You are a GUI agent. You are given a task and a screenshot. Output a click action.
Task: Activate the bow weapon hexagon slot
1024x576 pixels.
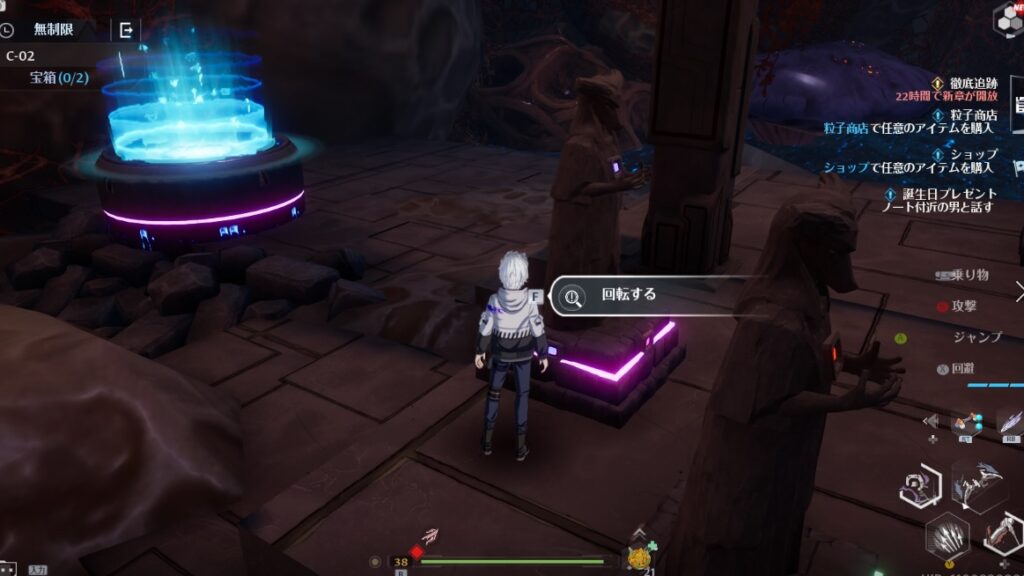point(978,487)
